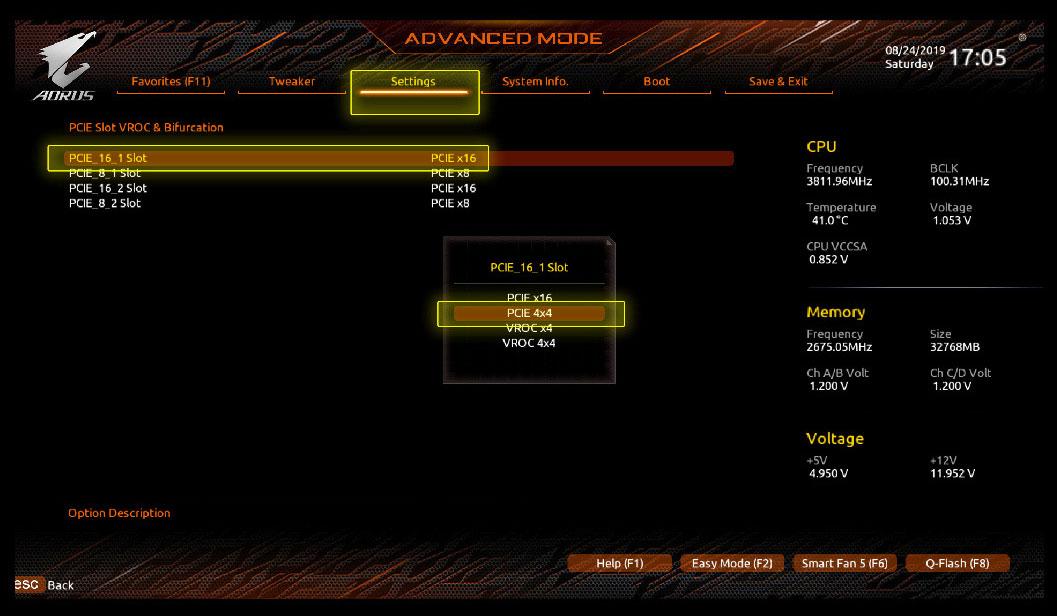
Task: Open the Boot tab
Action: 657,82
